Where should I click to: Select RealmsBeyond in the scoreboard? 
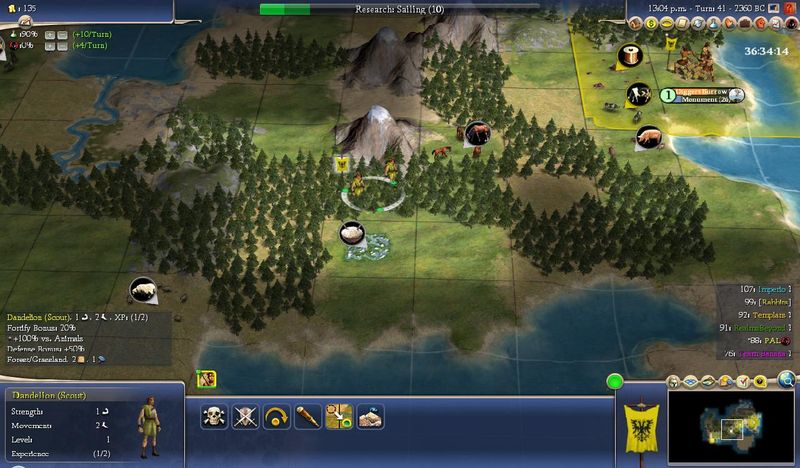[768, 327]
